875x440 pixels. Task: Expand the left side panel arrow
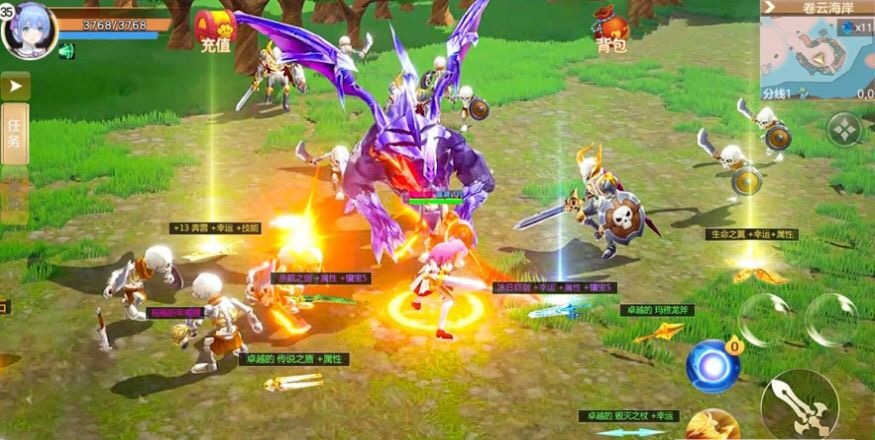(15, 86)
